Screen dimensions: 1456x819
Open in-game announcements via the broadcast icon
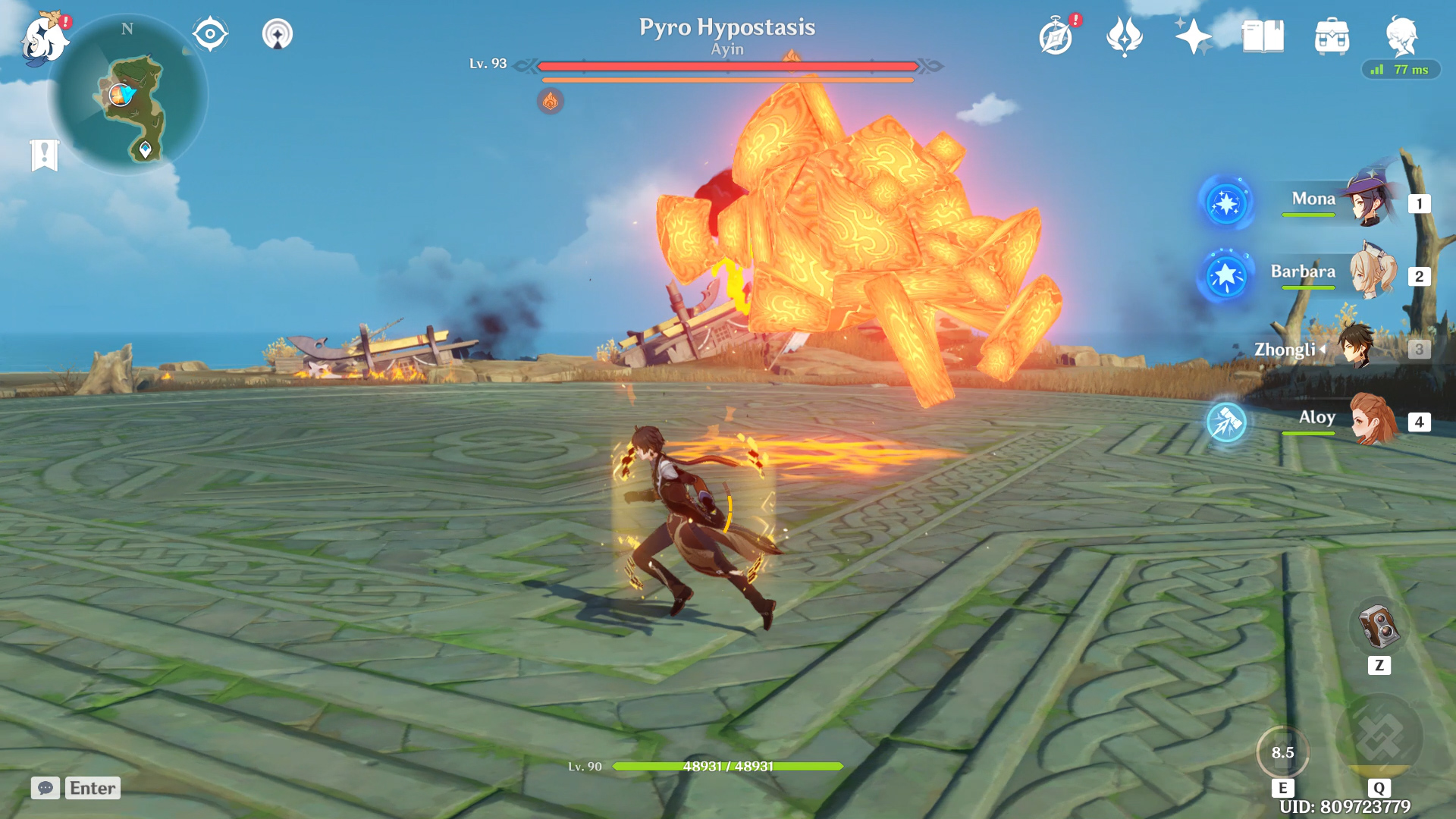click(x=278, y=33)
